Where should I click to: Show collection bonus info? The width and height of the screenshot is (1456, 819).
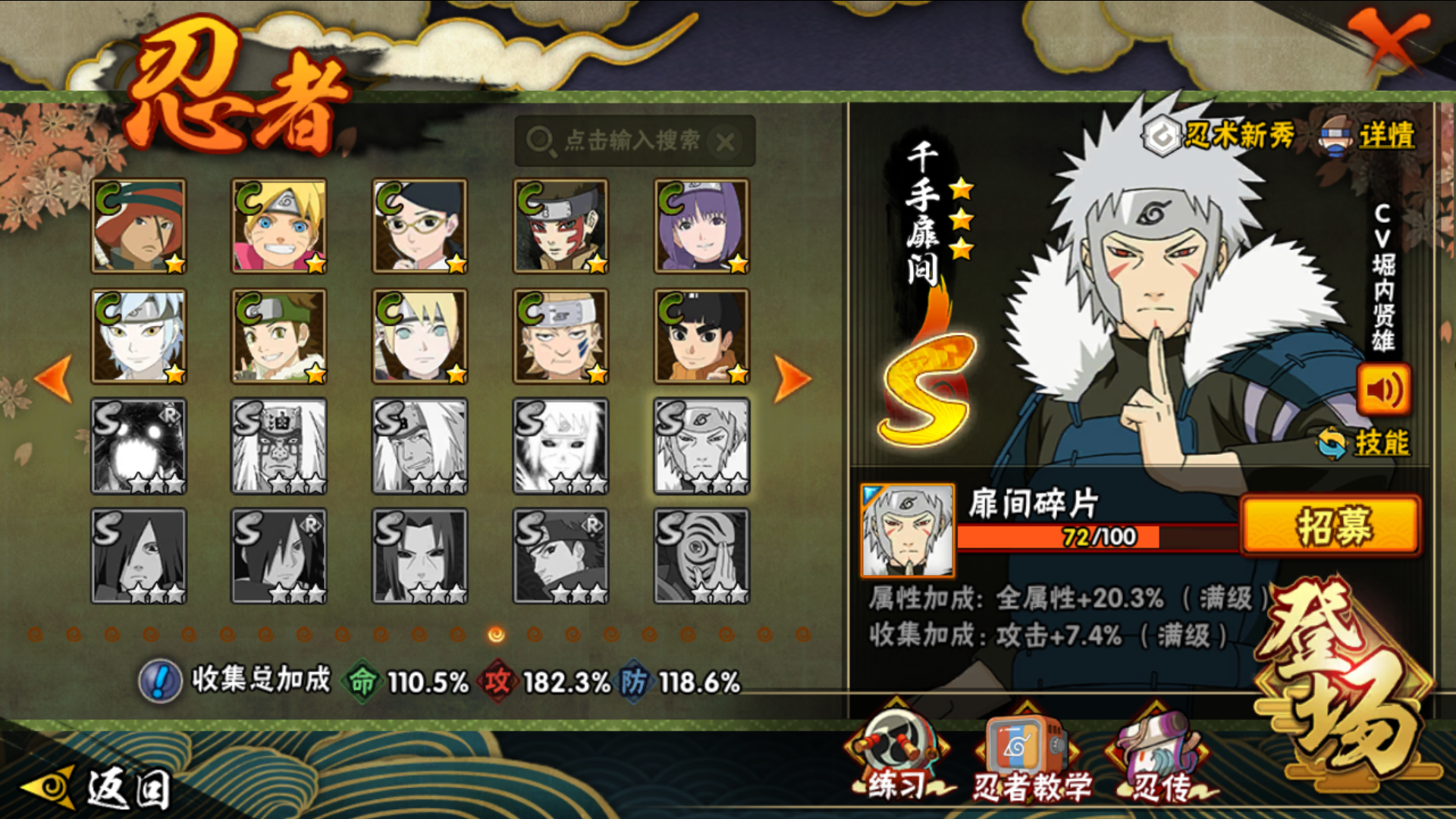pyautogui.click(x=160, y=680)
